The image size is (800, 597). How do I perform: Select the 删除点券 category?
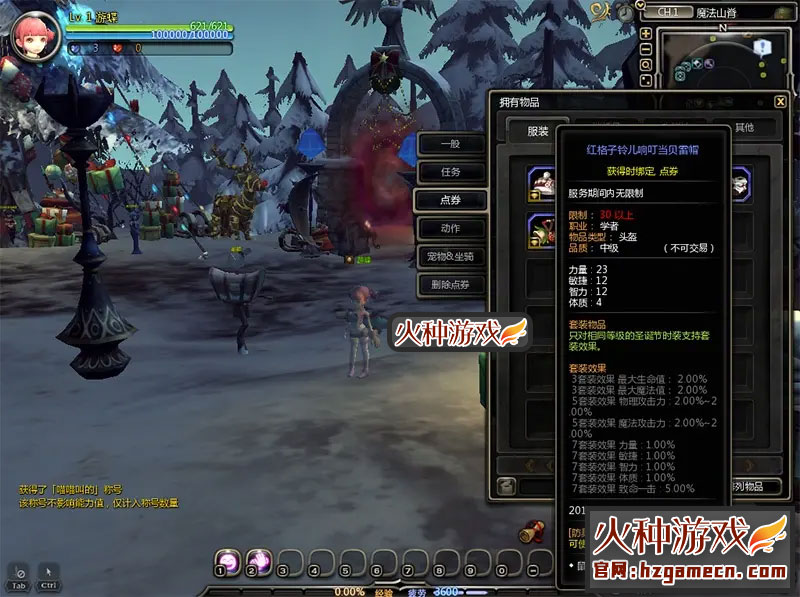(x=450, y=285)
